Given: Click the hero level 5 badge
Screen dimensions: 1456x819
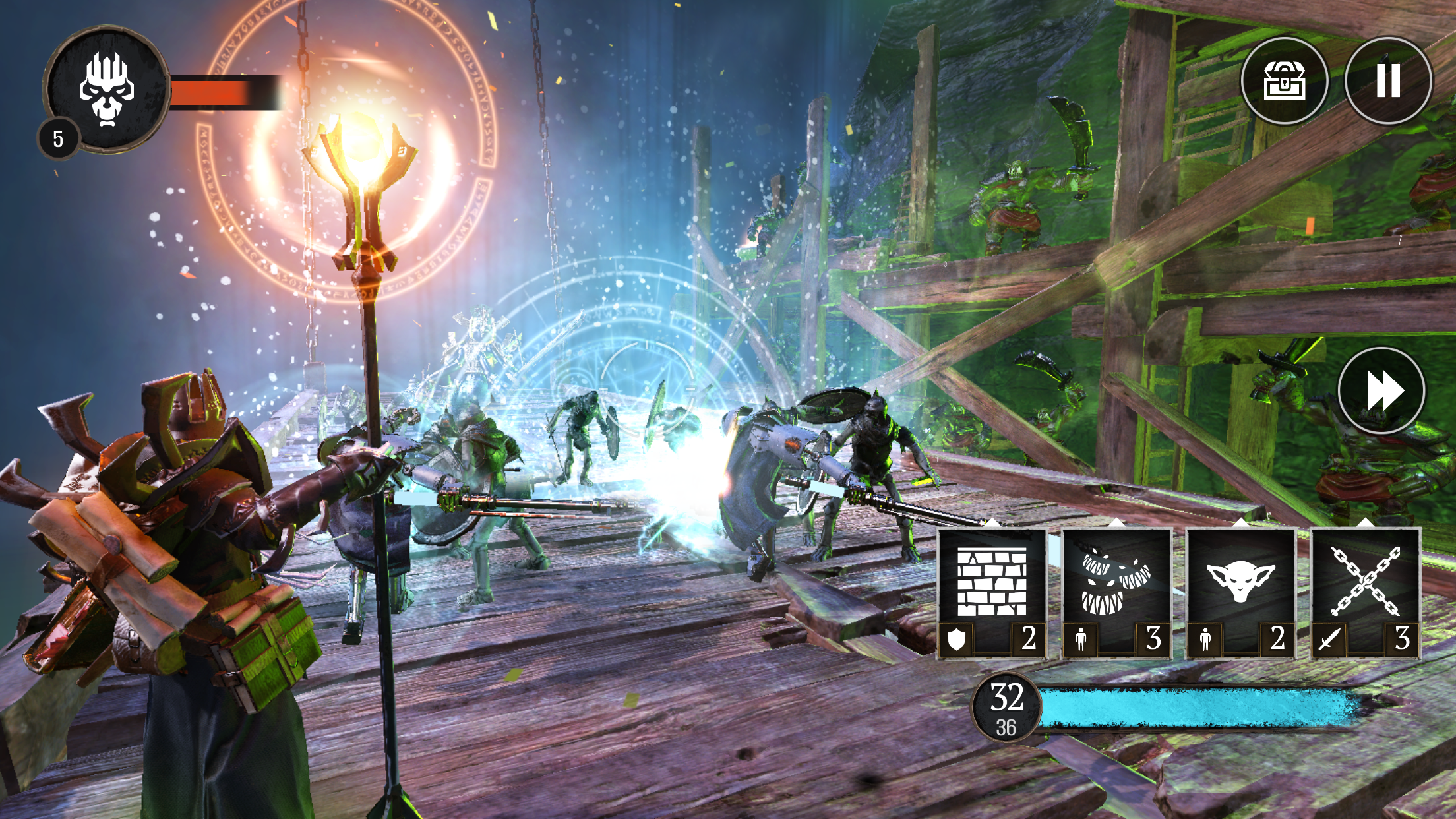Looking at the screenshot, I should pyautogui.click(x=58, y=138).
